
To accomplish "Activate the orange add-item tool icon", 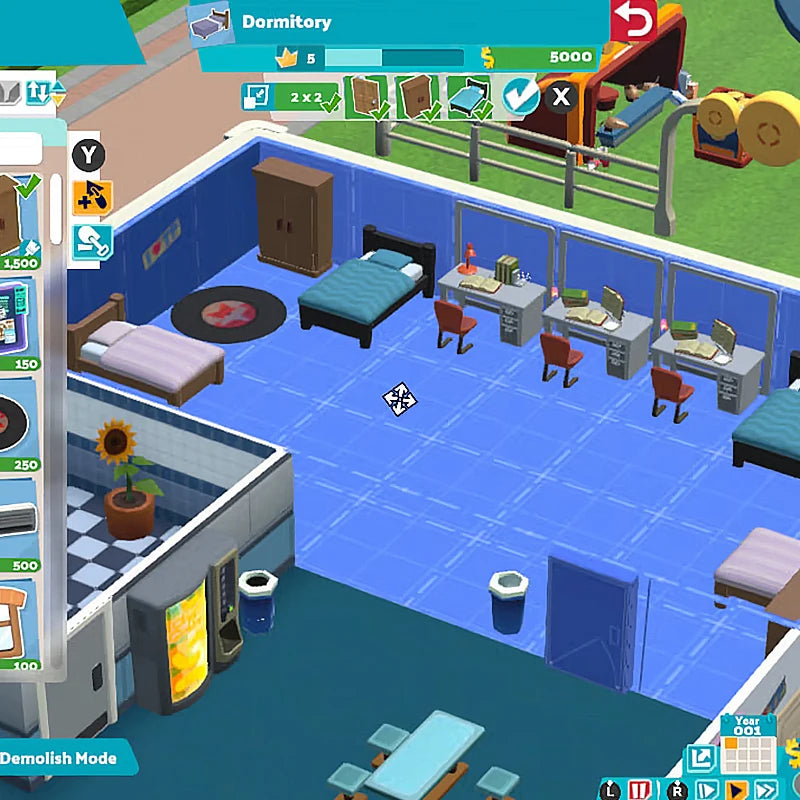I will point(91,197).
